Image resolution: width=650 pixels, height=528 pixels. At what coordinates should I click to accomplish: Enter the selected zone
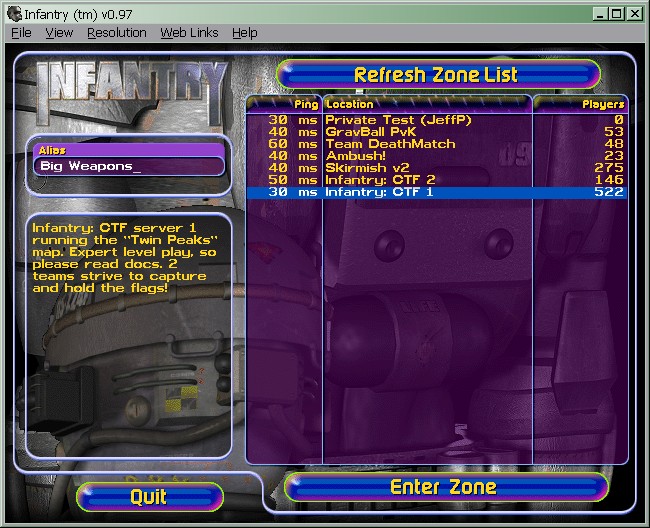[445, 487]
